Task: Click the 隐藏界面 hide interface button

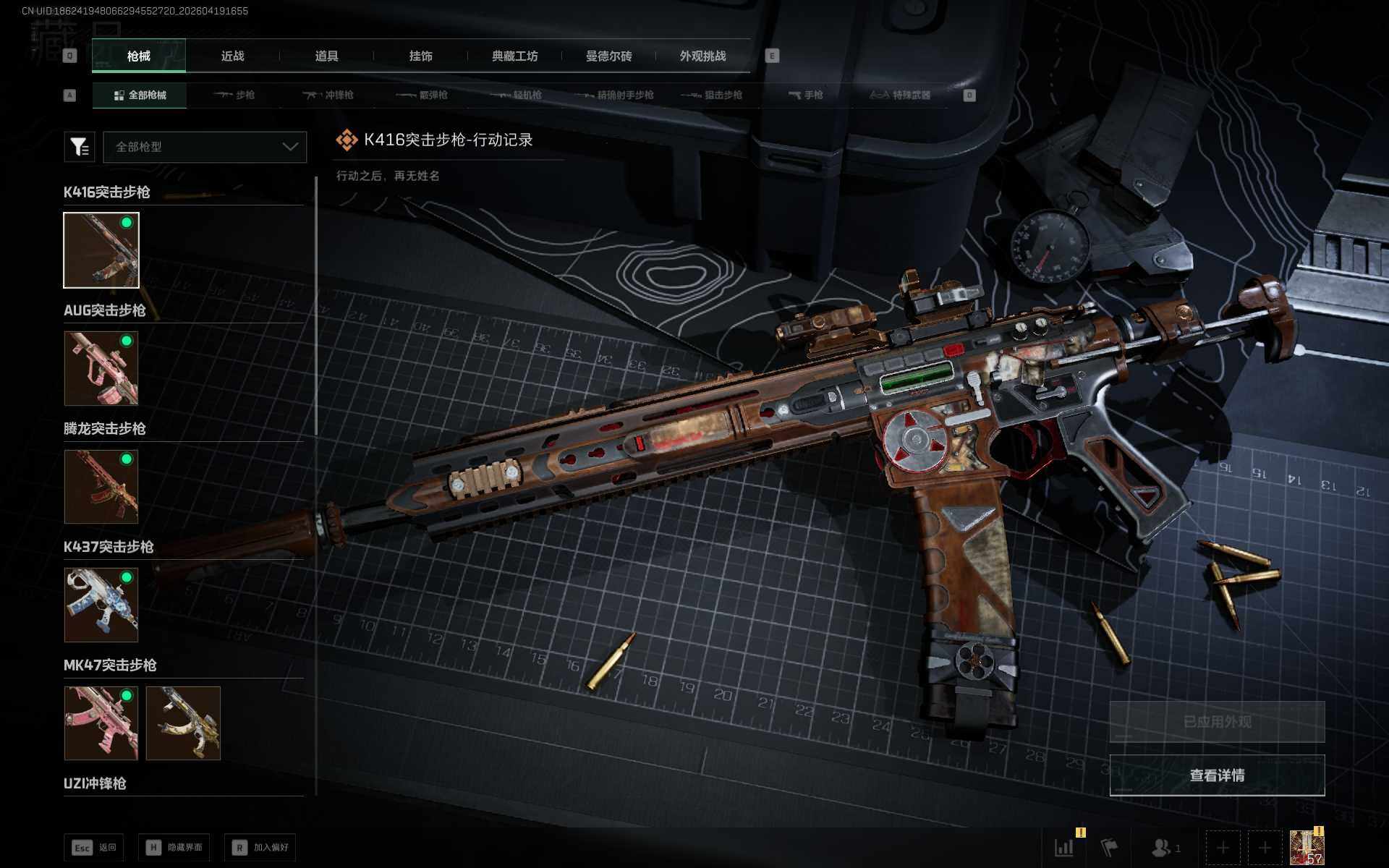Action: 174,847
